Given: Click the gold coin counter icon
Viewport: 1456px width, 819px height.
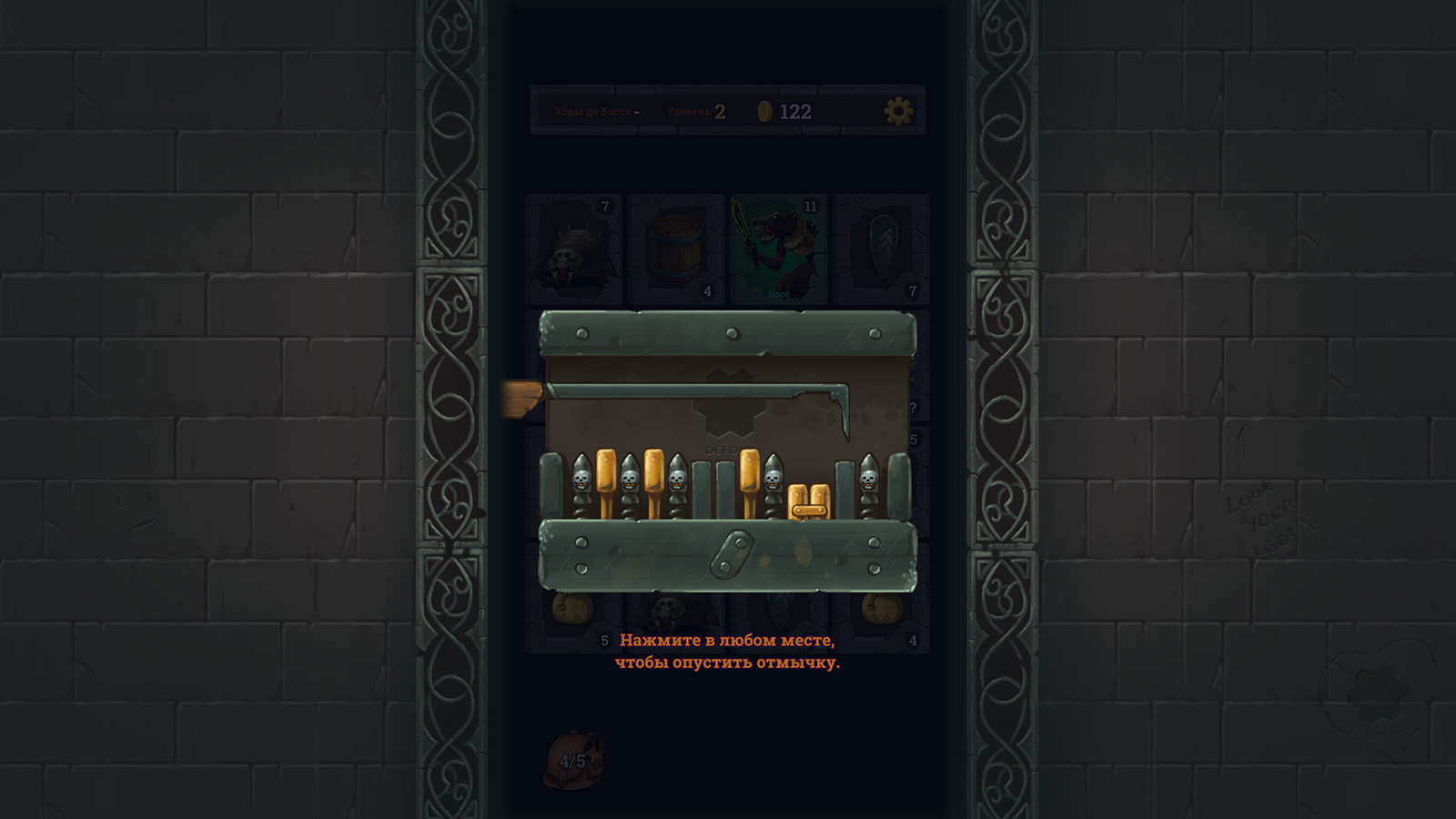Looking at the screenshot, I should pos(764,109).
